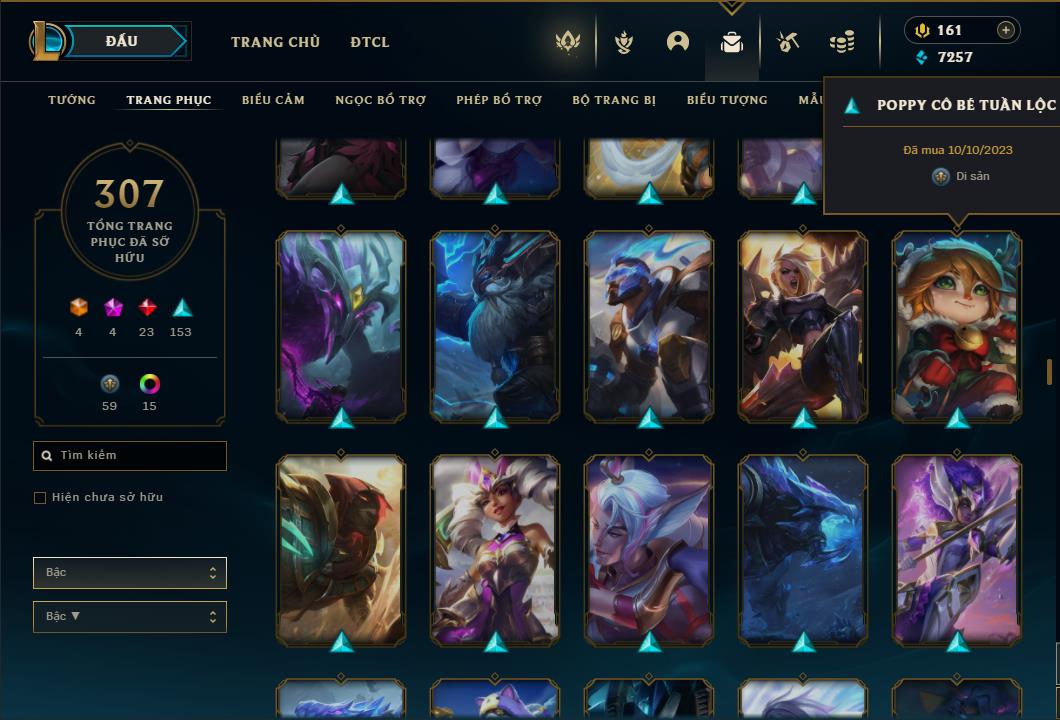Open the collection backpack icon

click(x=732, y=42)
